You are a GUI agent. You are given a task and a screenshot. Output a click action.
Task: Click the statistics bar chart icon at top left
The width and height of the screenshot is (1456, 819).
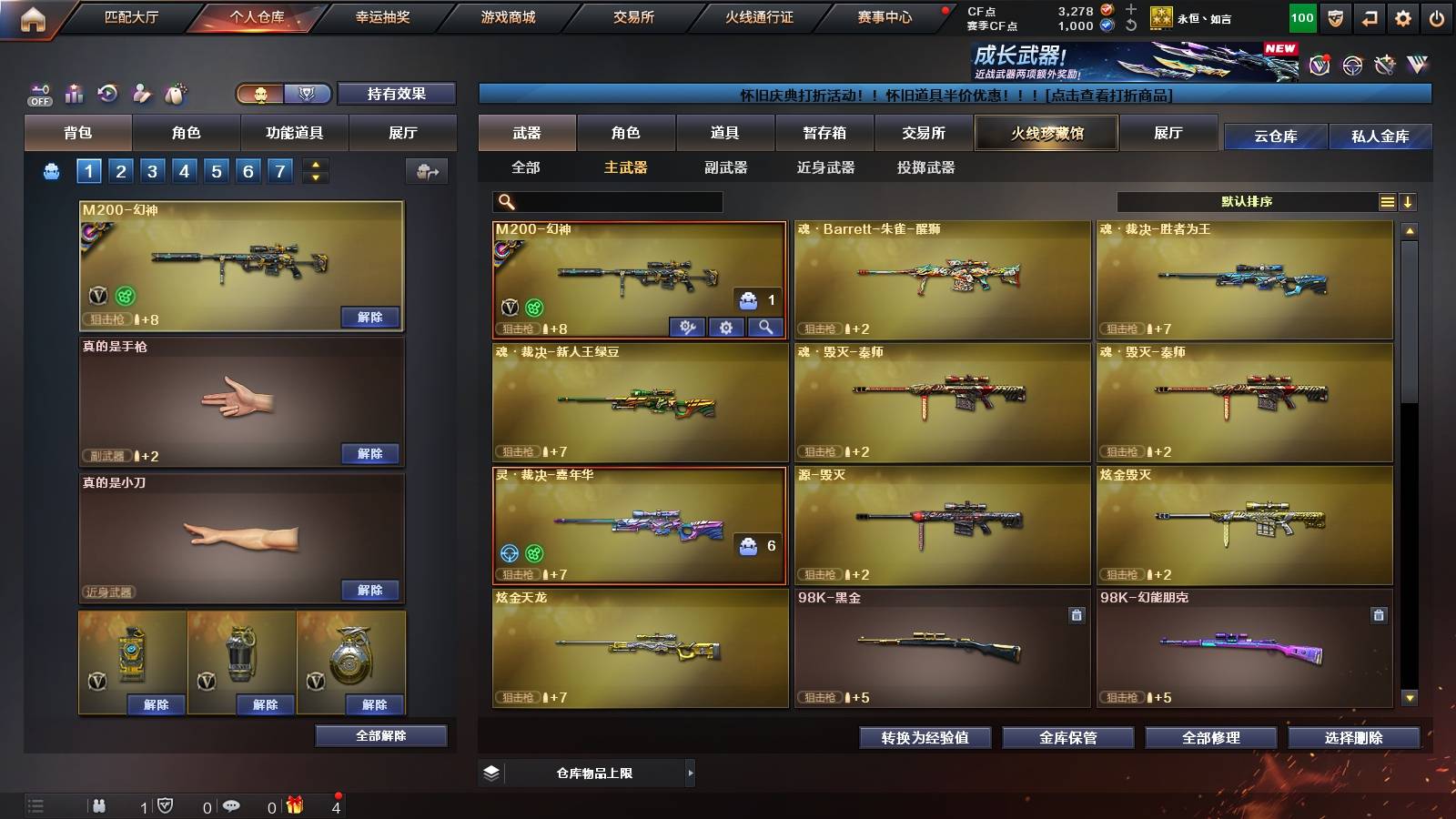click(x=74, y=93)
